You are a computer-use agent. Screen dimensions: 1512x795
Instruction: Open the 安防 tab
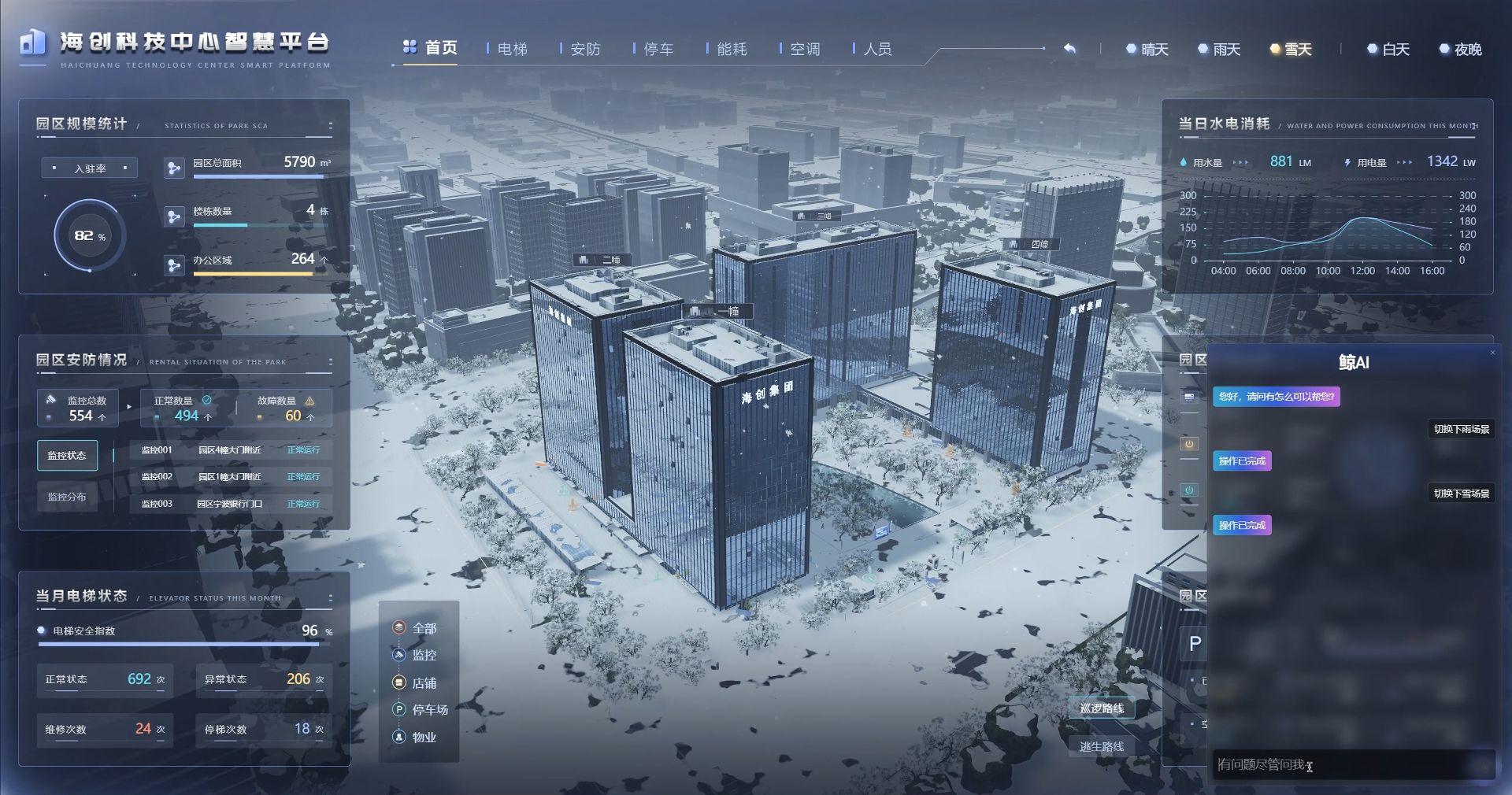pos(585,49)
